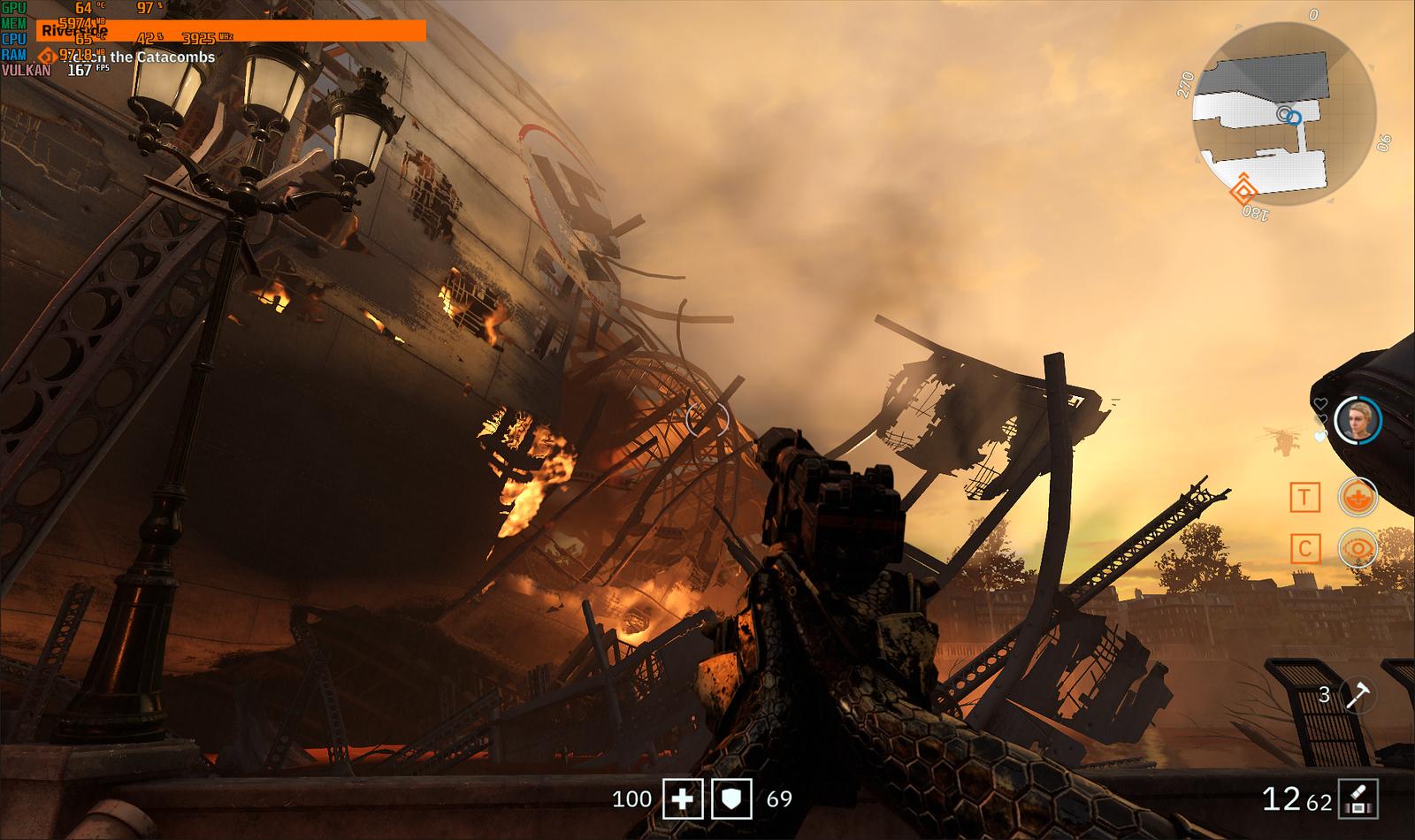This screenshot has width=1415, height=840.
Task: Click the cloak eye pep signal icon
Action: (1359, 548)
